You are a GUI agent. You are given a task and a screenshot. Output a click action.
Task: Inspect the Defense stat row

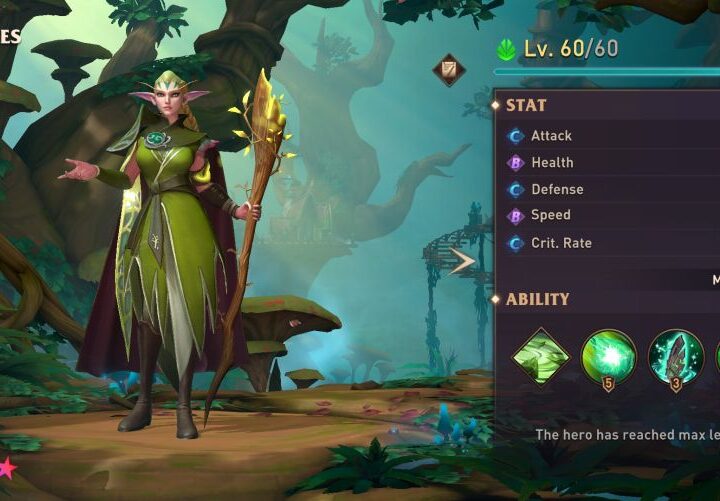click(612, 189)
